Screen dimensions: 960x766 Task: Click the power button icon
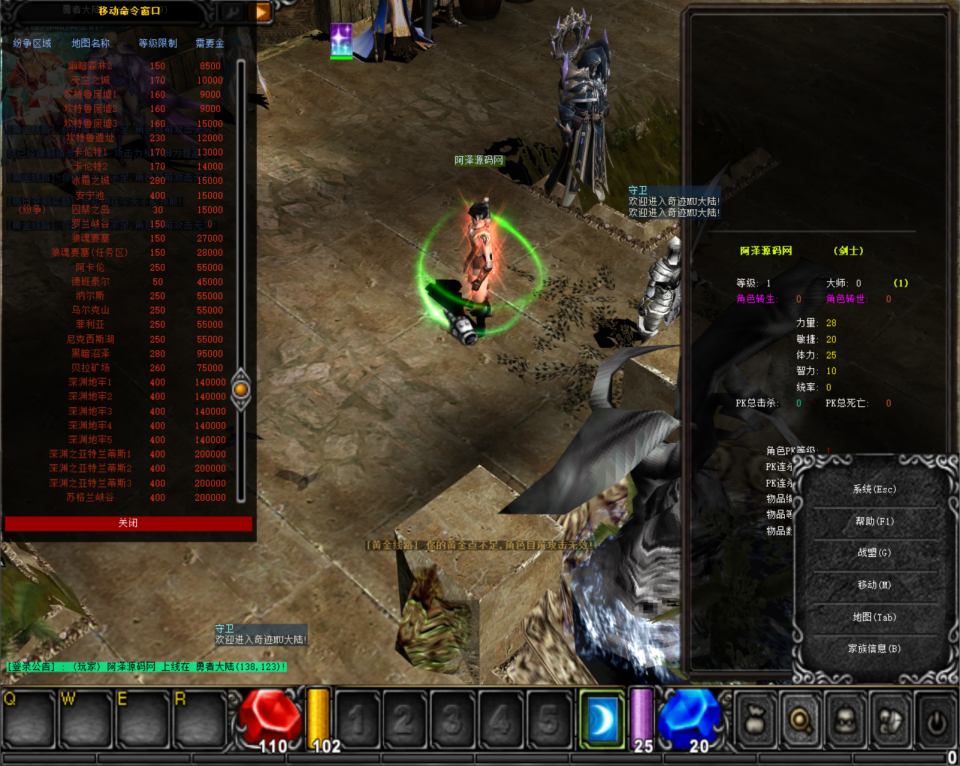coord(935,719)
